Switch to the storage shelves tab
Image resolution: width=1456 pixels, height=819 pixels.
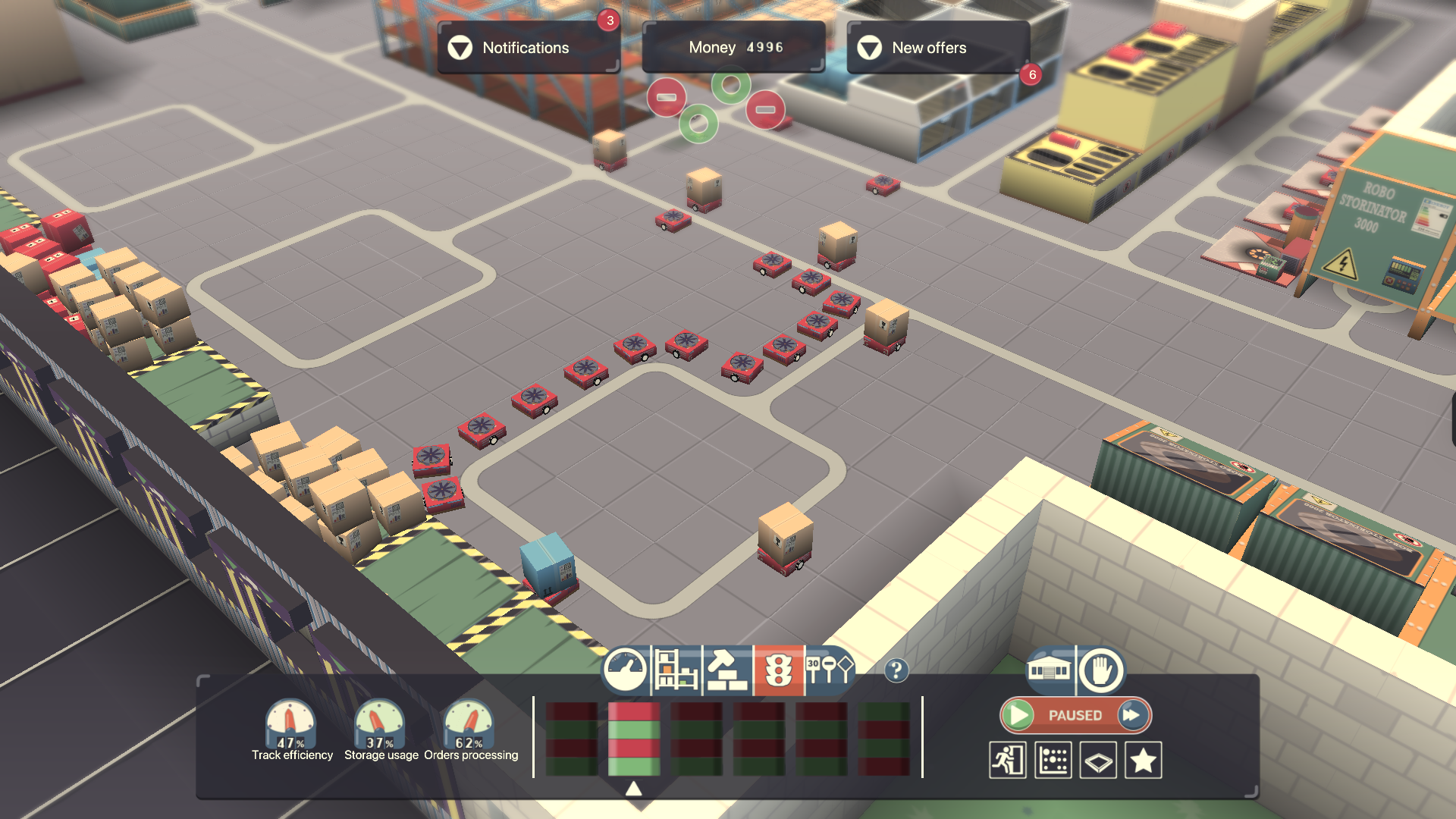click(x=676, y=670)
